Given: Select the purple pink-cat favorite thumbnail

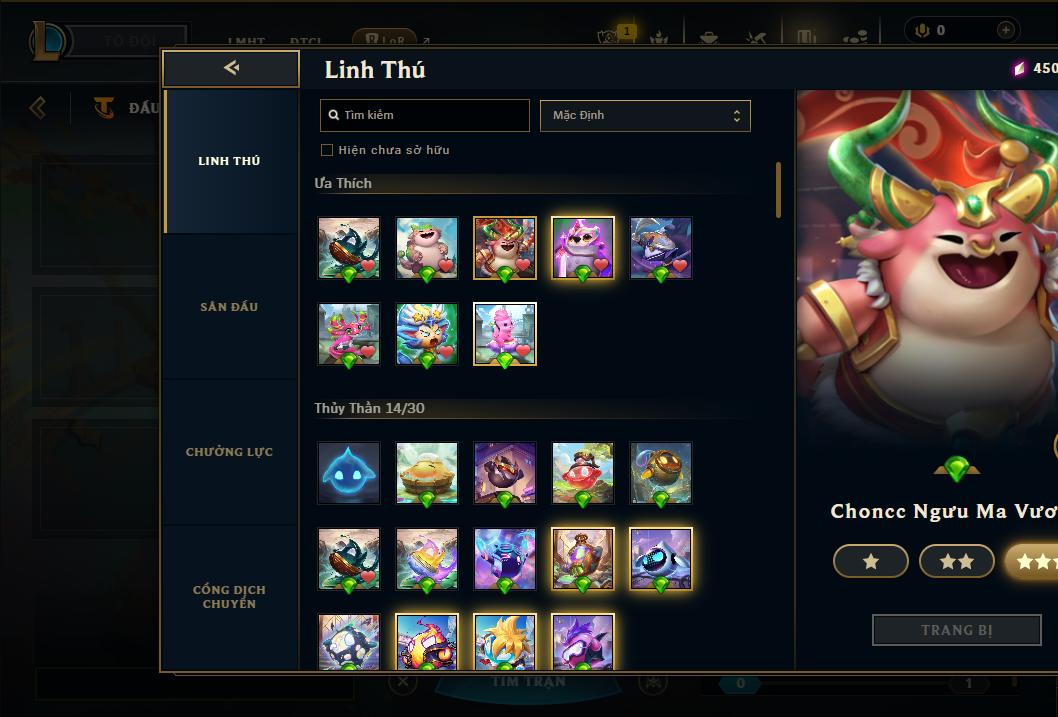Looking at the screenshot, I should [583, 248].
